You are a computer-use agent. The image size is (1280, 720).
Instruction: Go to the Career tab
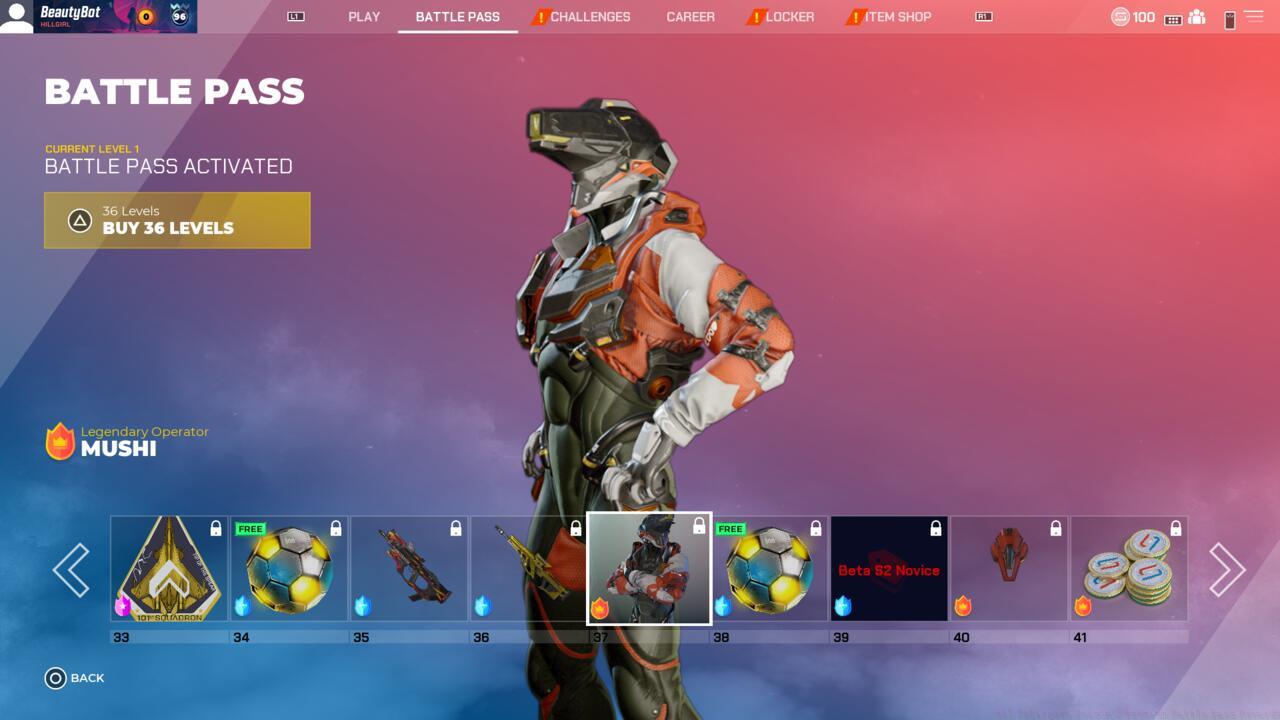[690, 17]
